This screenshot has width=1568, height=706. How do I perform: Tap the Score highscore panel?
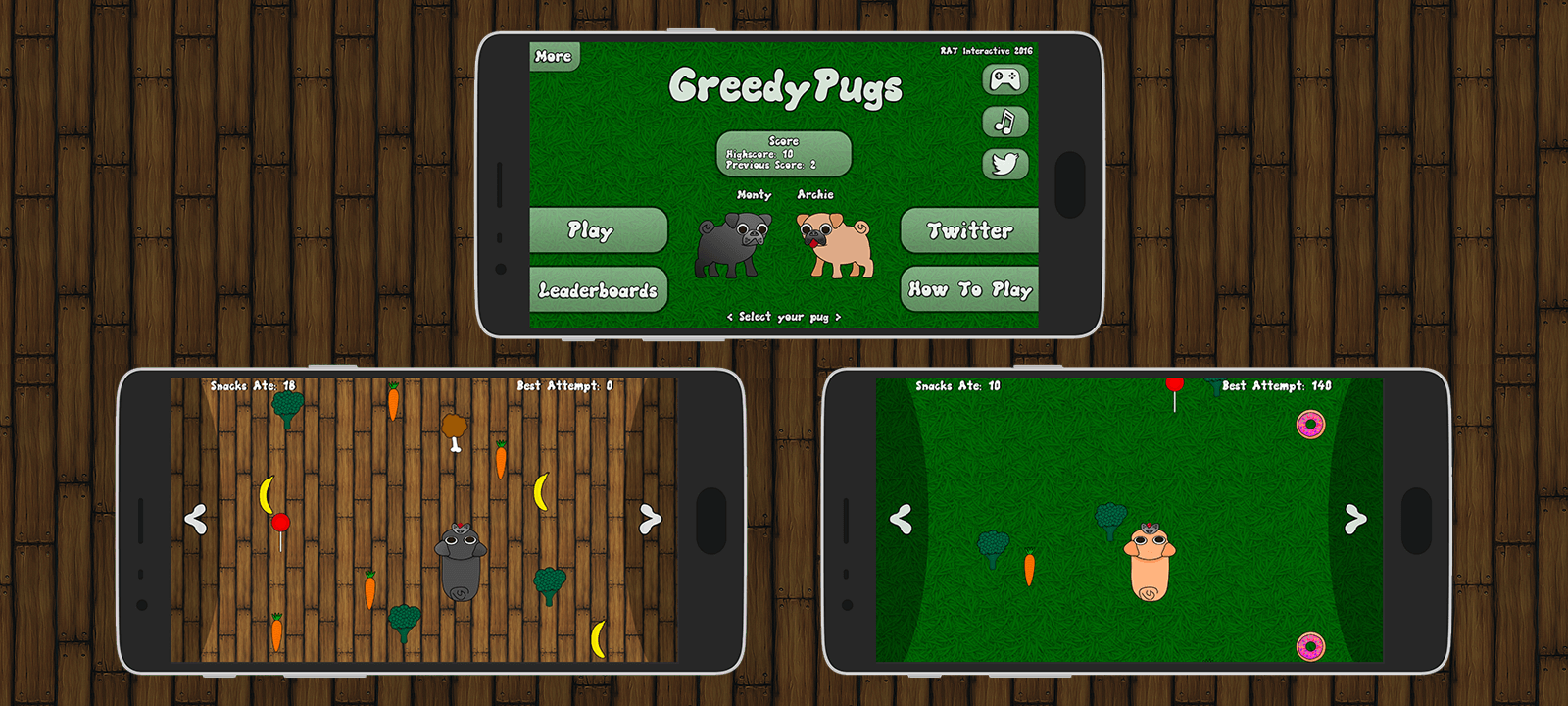tap(785, 153)
